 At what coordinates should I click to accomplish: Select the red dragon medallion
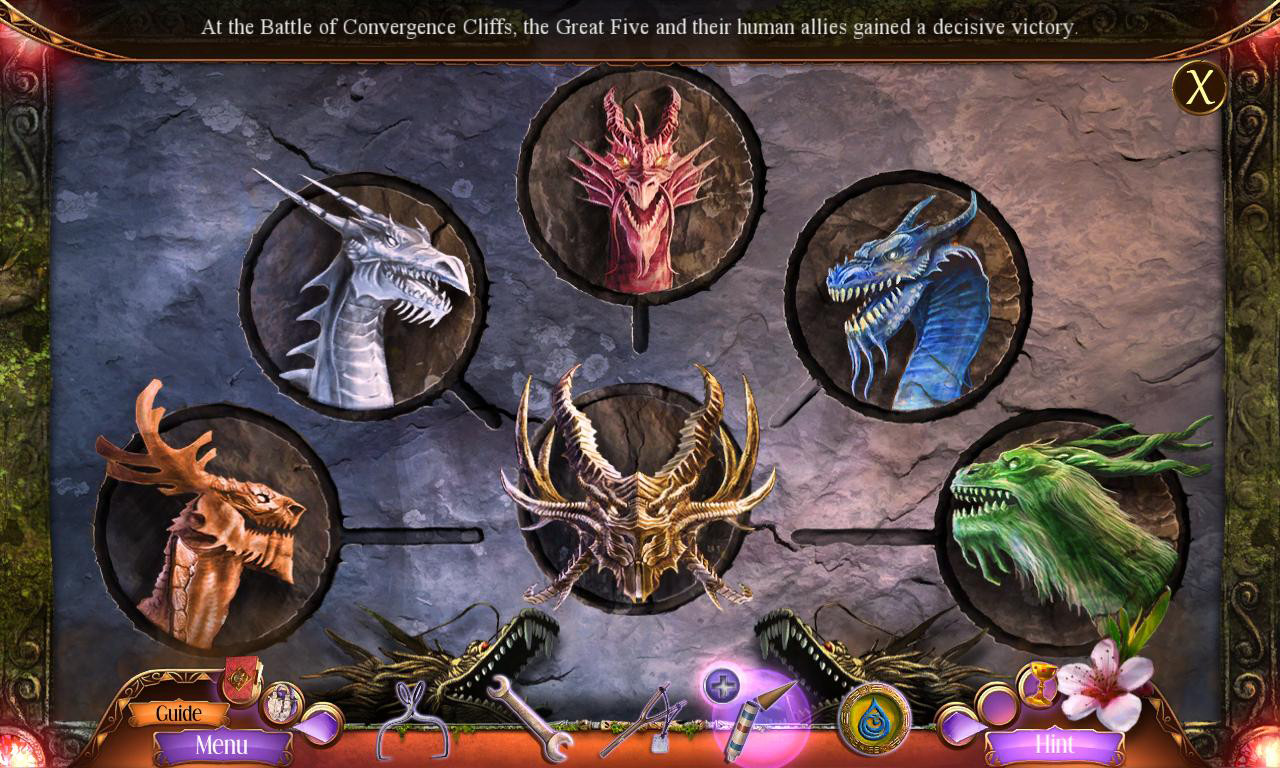coord(640,185)
